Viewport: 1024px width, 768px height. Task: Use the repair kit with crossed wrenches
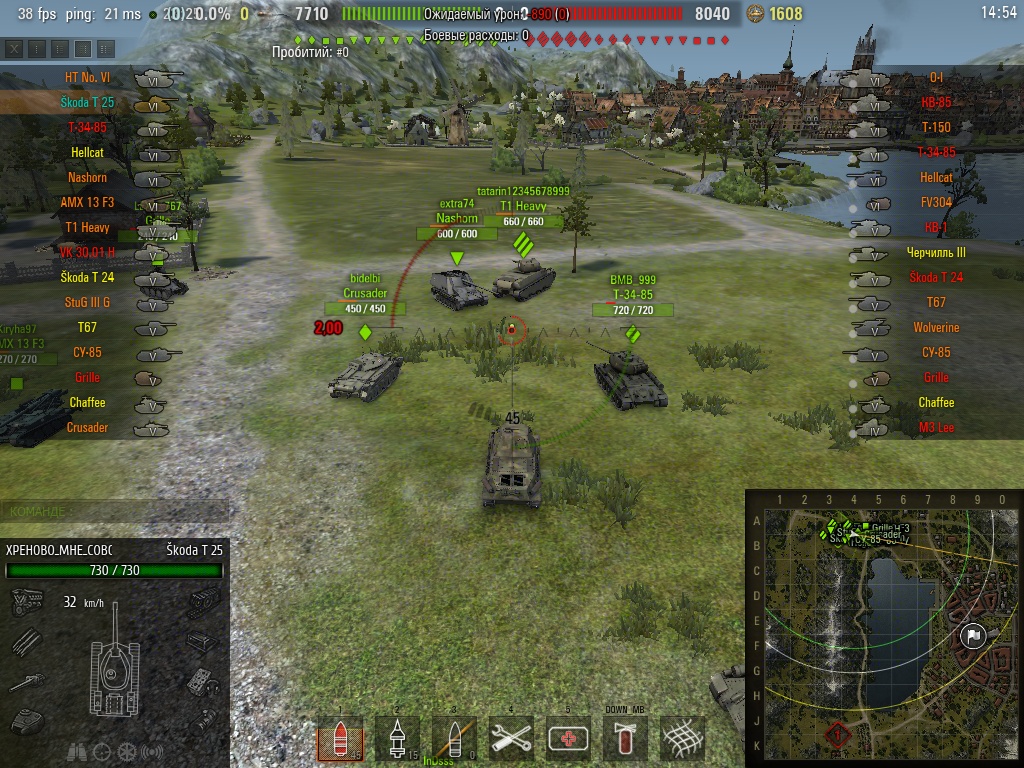tap(511, 739)
